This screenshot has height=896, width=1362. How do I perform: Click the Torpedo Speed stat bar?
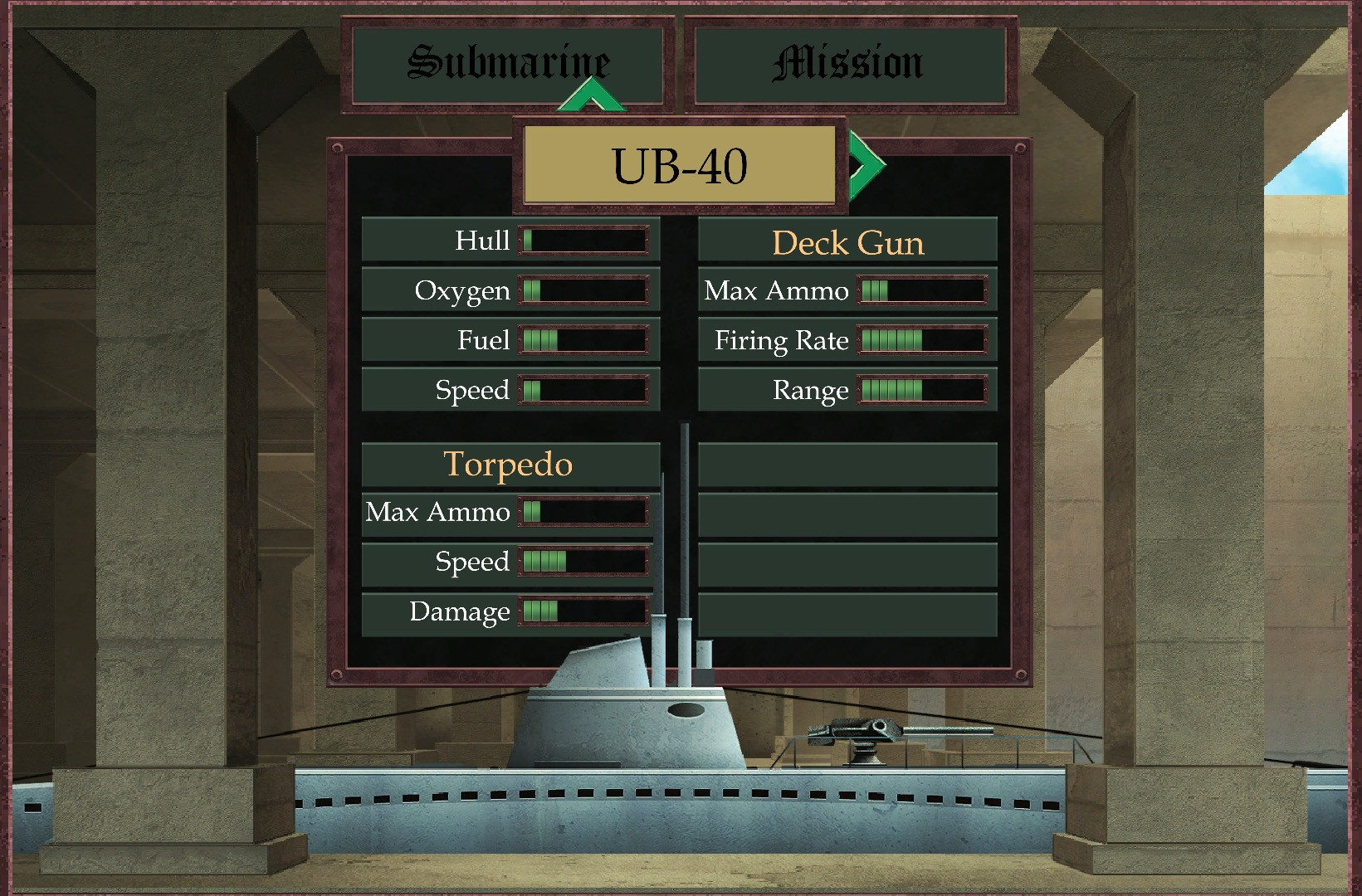(x=584, y=562)
